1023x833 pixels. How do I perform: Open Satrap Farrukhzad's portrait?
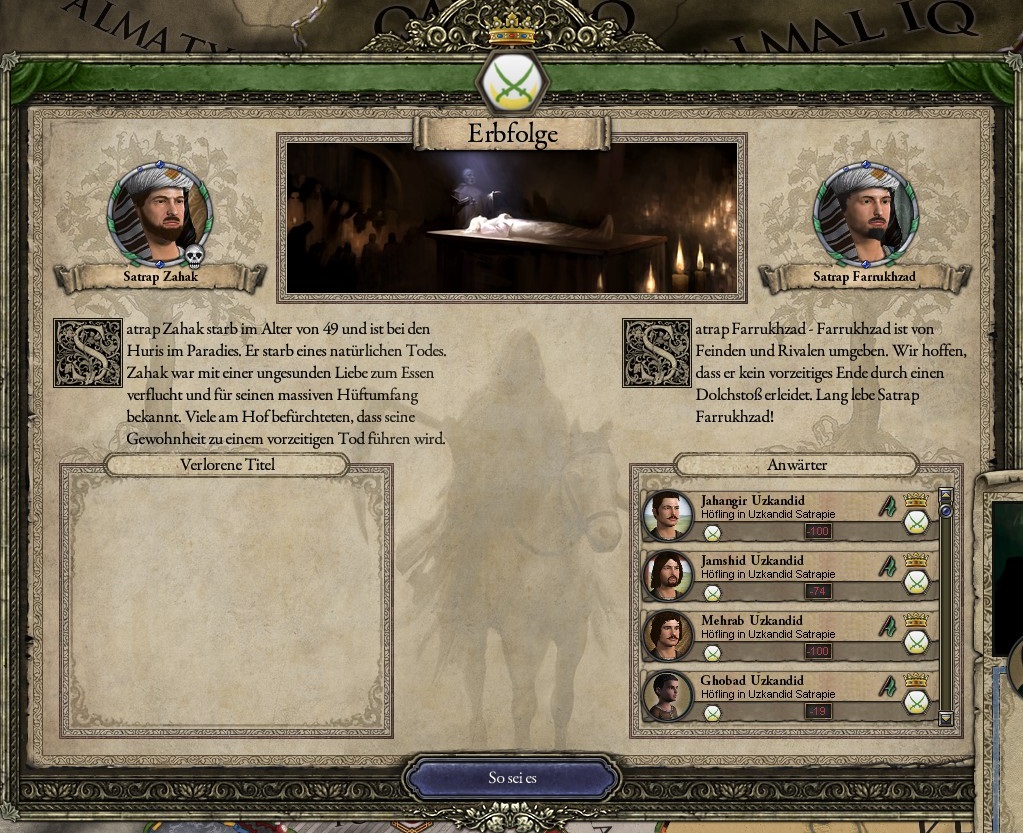pos(864,212)
